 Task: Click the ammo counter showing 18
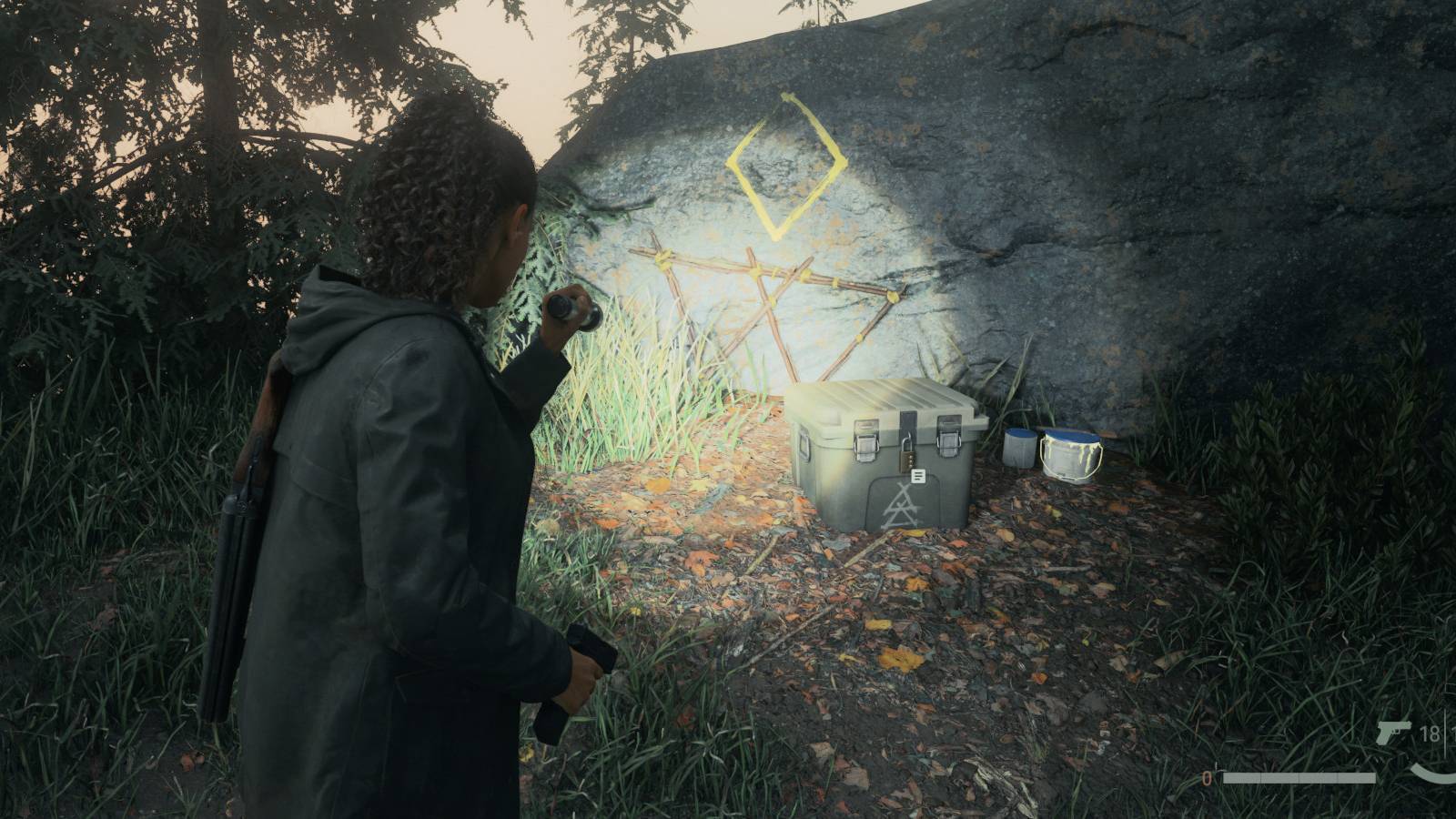click(1429, 733)
